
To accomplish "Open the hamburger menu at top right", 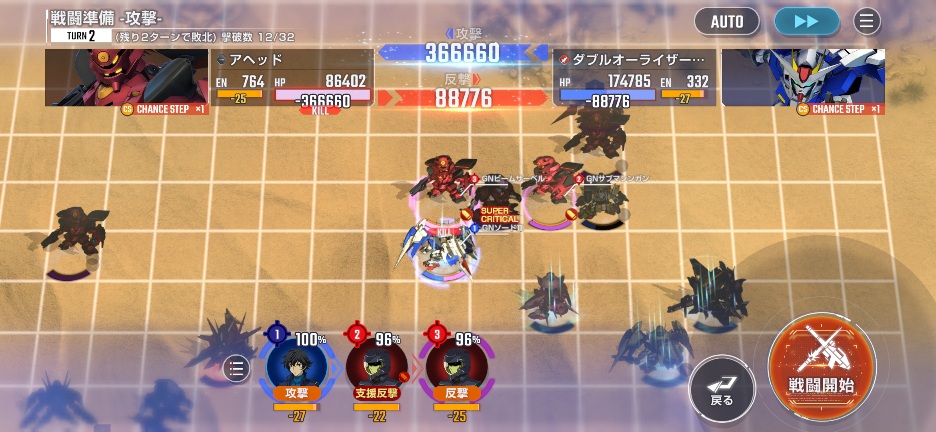I will [x=866, y=21].
